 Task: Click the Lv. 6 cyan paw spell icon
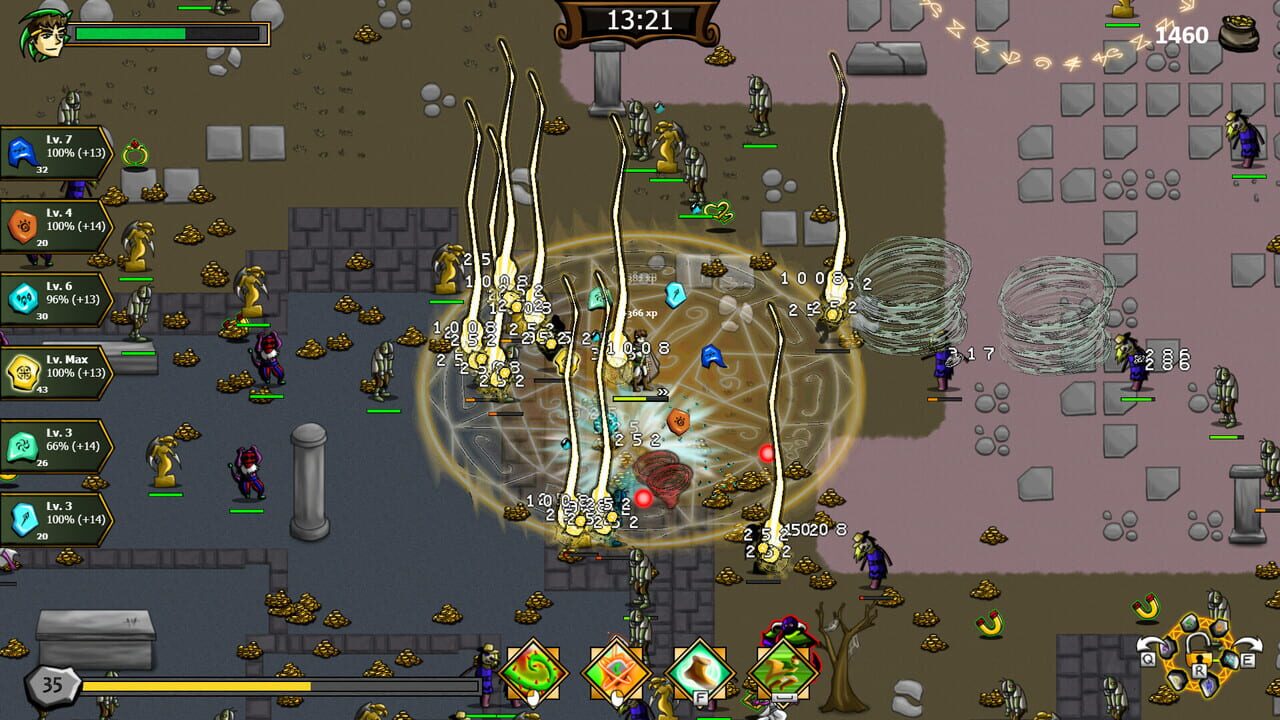[25, 298]
